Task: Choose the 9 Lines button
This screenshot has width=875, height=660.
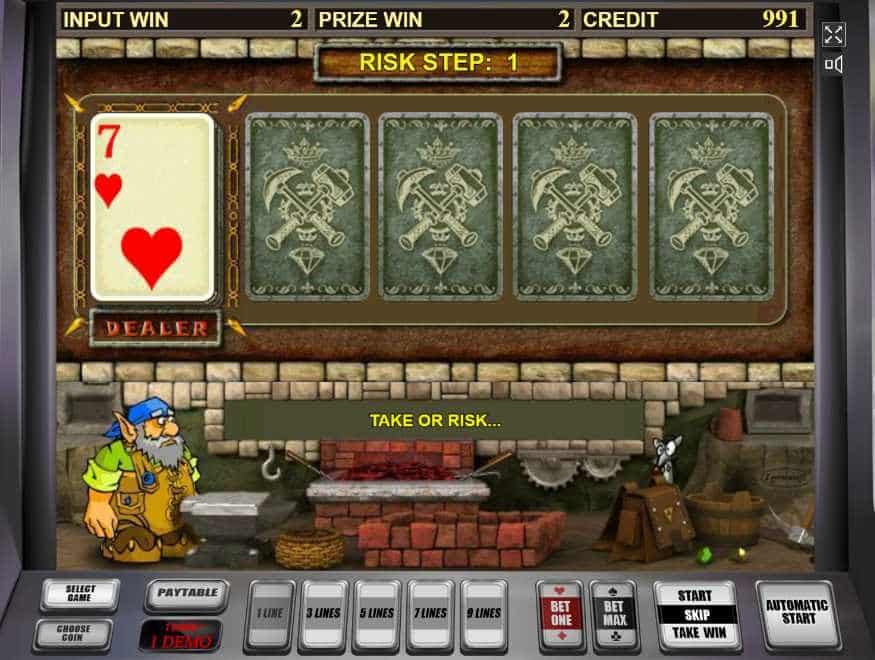Action: [x=485, y=614]
